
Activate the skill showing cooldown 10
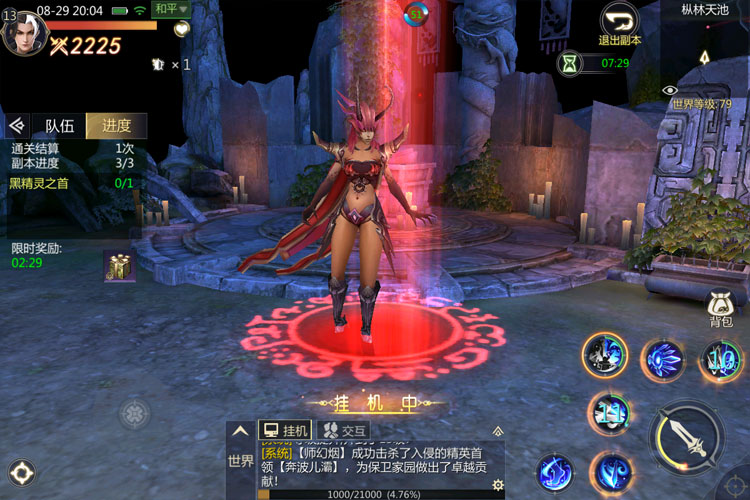tap(722, 359)
